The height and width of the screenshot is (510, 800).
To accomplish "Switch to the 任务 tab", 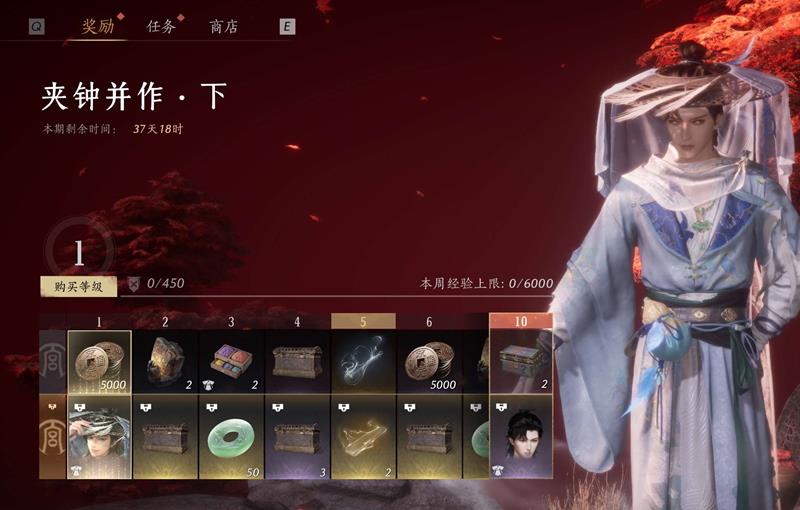I will point(161,27).
